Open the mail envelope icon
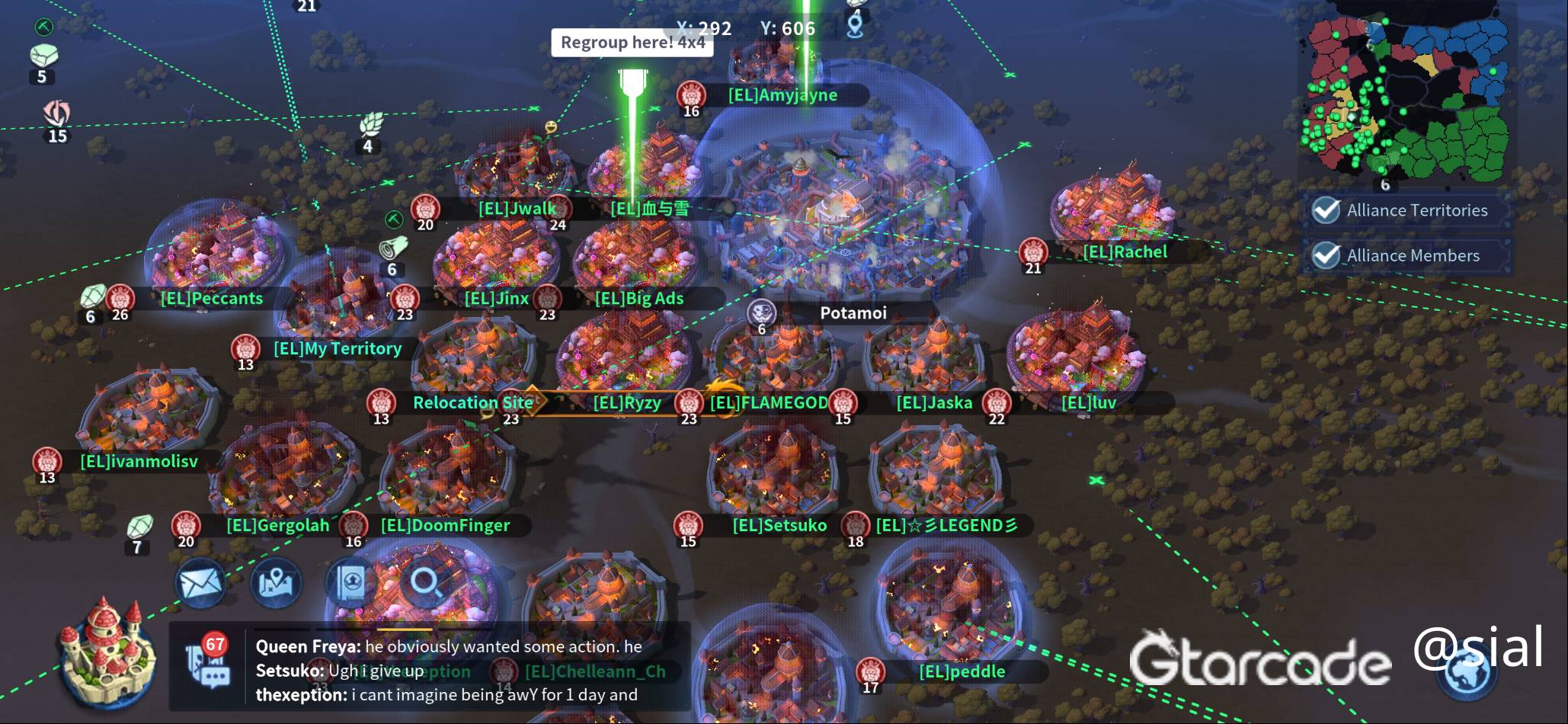Viewport: 1568px width, 724px height. click(200, 584)
